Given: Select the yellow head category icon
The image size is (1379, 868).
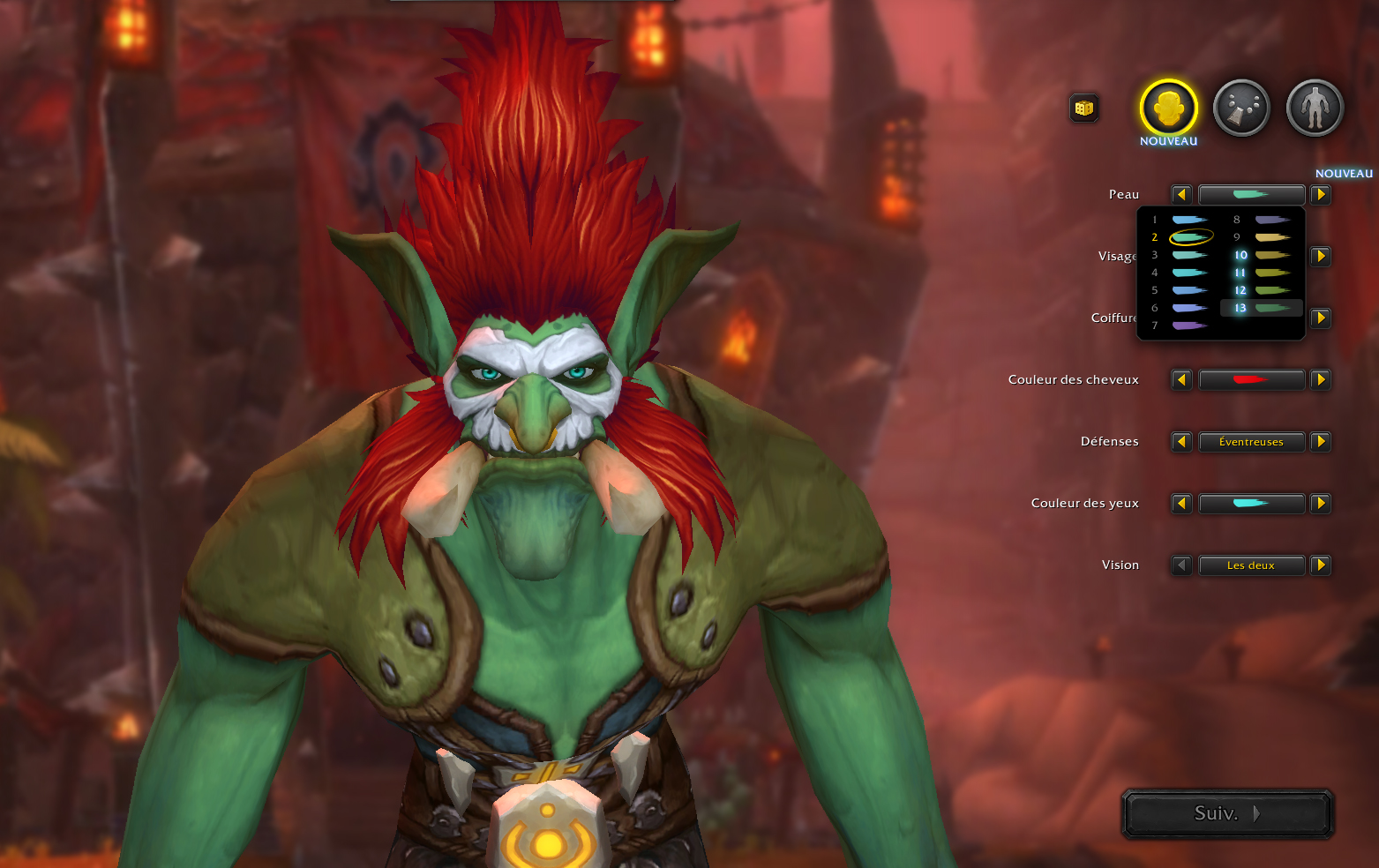Looking at the screenshot, I should point(1168,108).
